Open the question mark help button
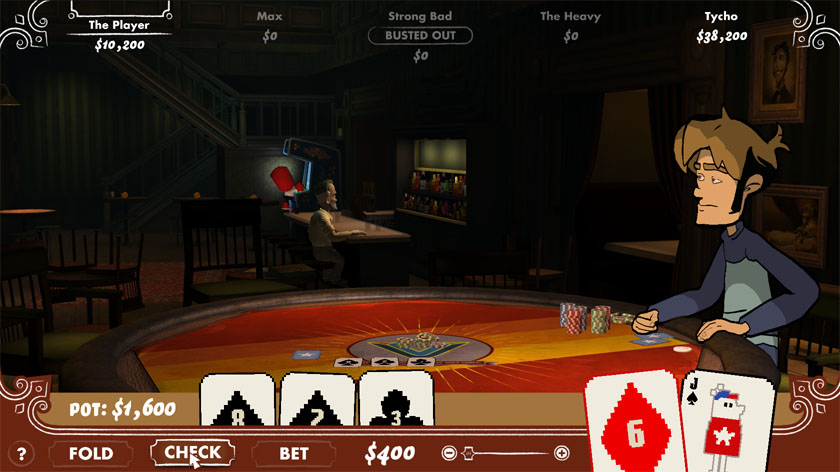The height and width of the screenshot is (472, 840). click(x=23, y=454)
